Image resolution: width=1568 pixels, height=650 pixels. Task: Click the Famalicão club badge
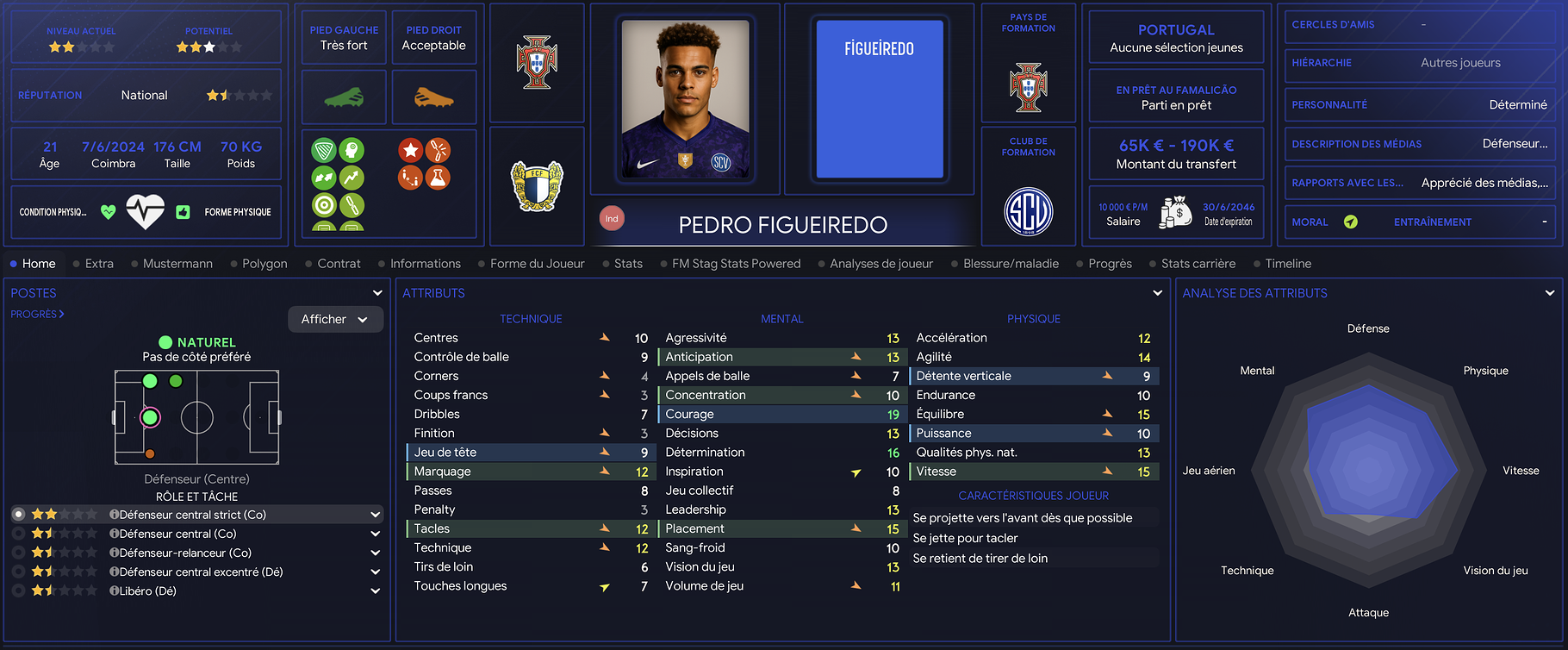coord(537,186)
